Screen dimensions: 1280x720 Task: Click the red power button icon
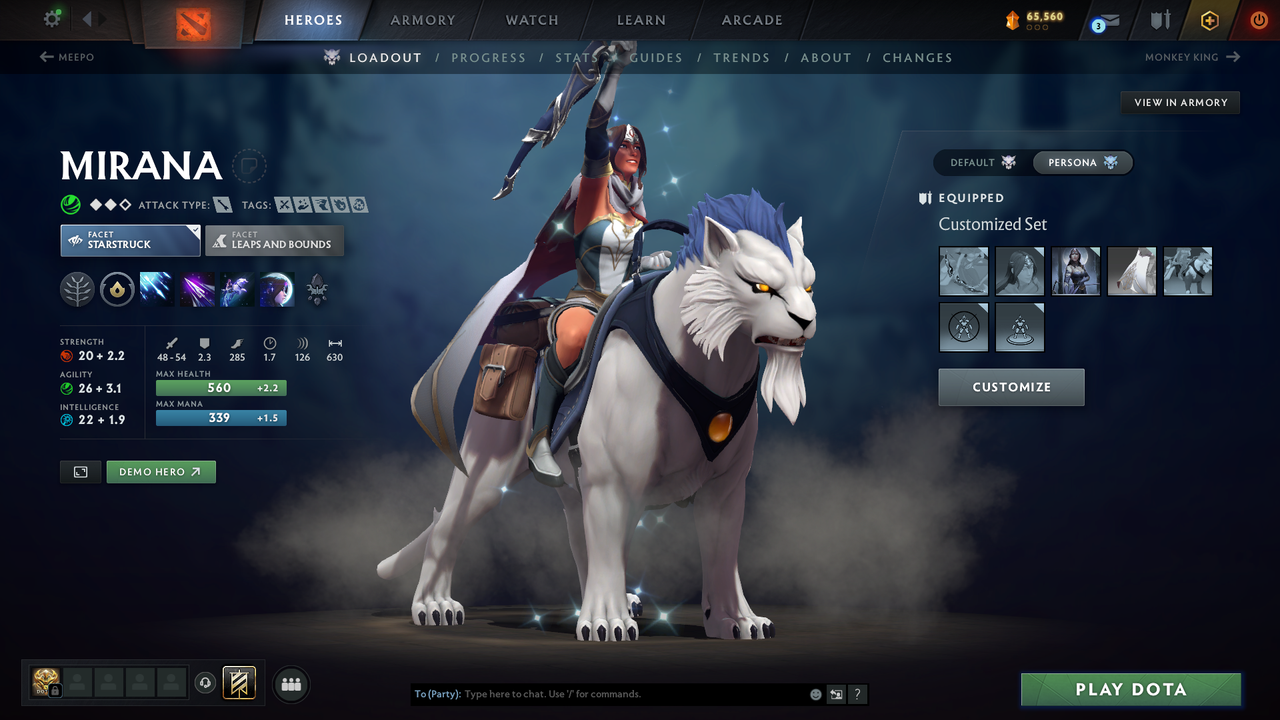click(1258, 20)
